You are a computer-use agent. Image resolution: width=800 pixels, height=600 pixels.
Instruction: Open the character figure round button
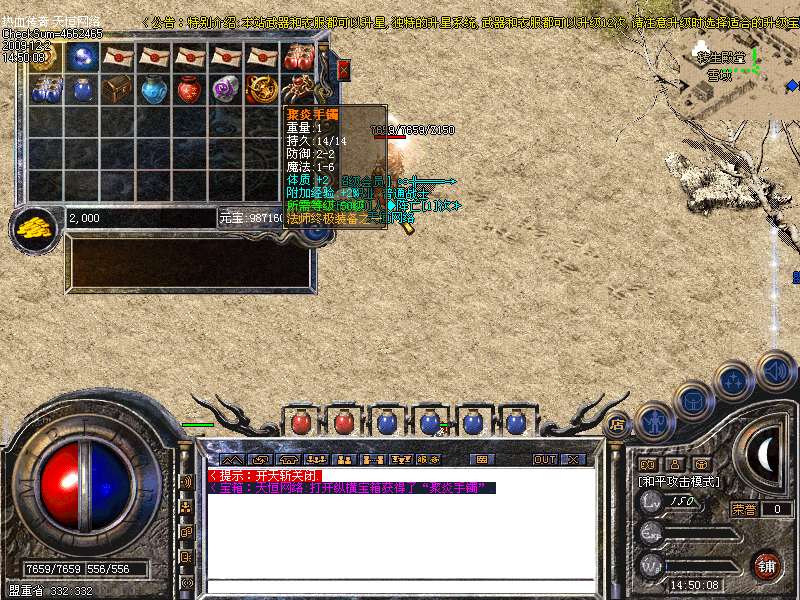click(x=655, y=420)
